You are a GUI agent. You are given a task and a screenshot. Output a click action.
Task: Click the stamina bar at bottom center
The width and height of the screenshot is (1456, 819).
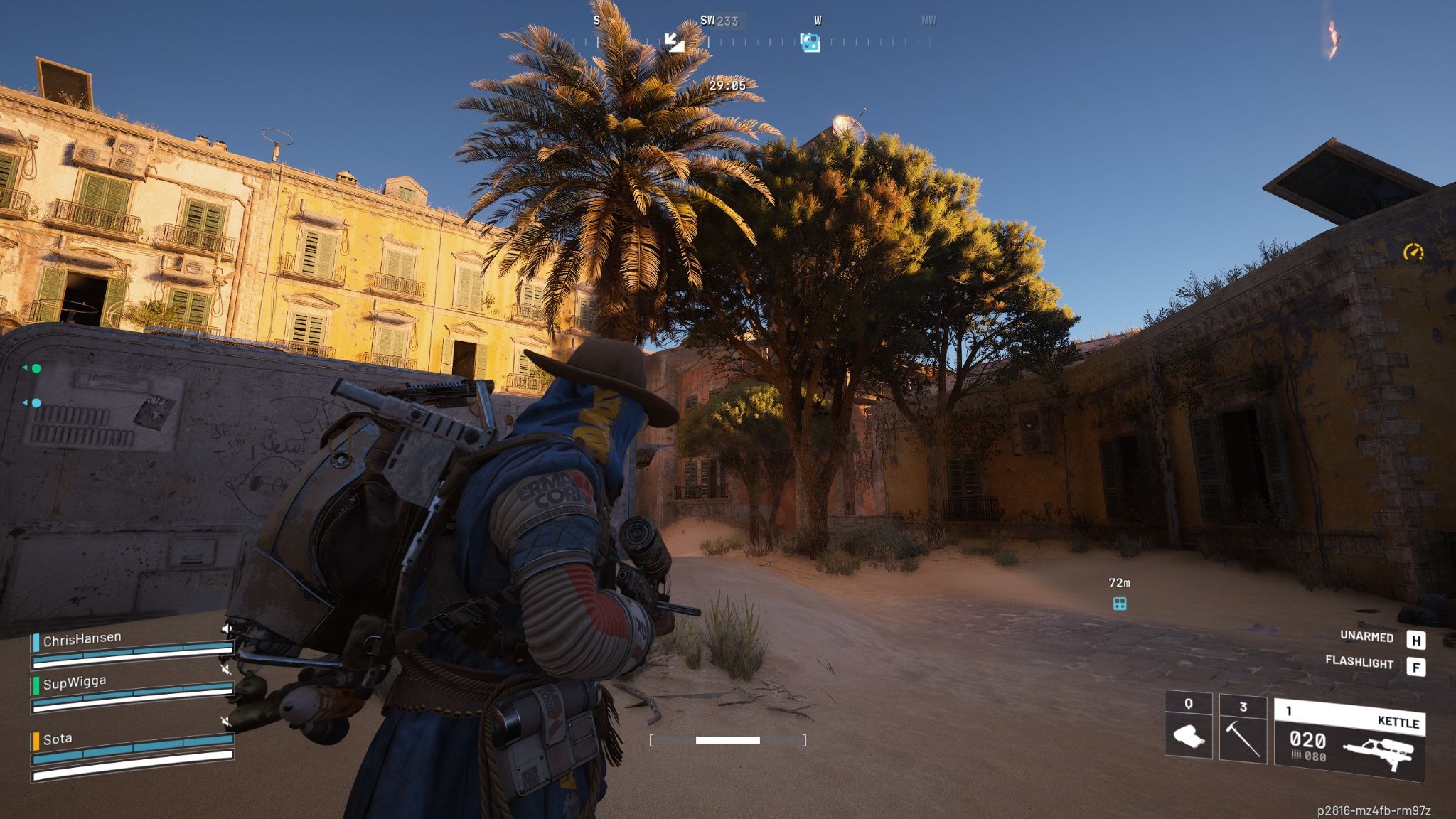click(727, 742)
